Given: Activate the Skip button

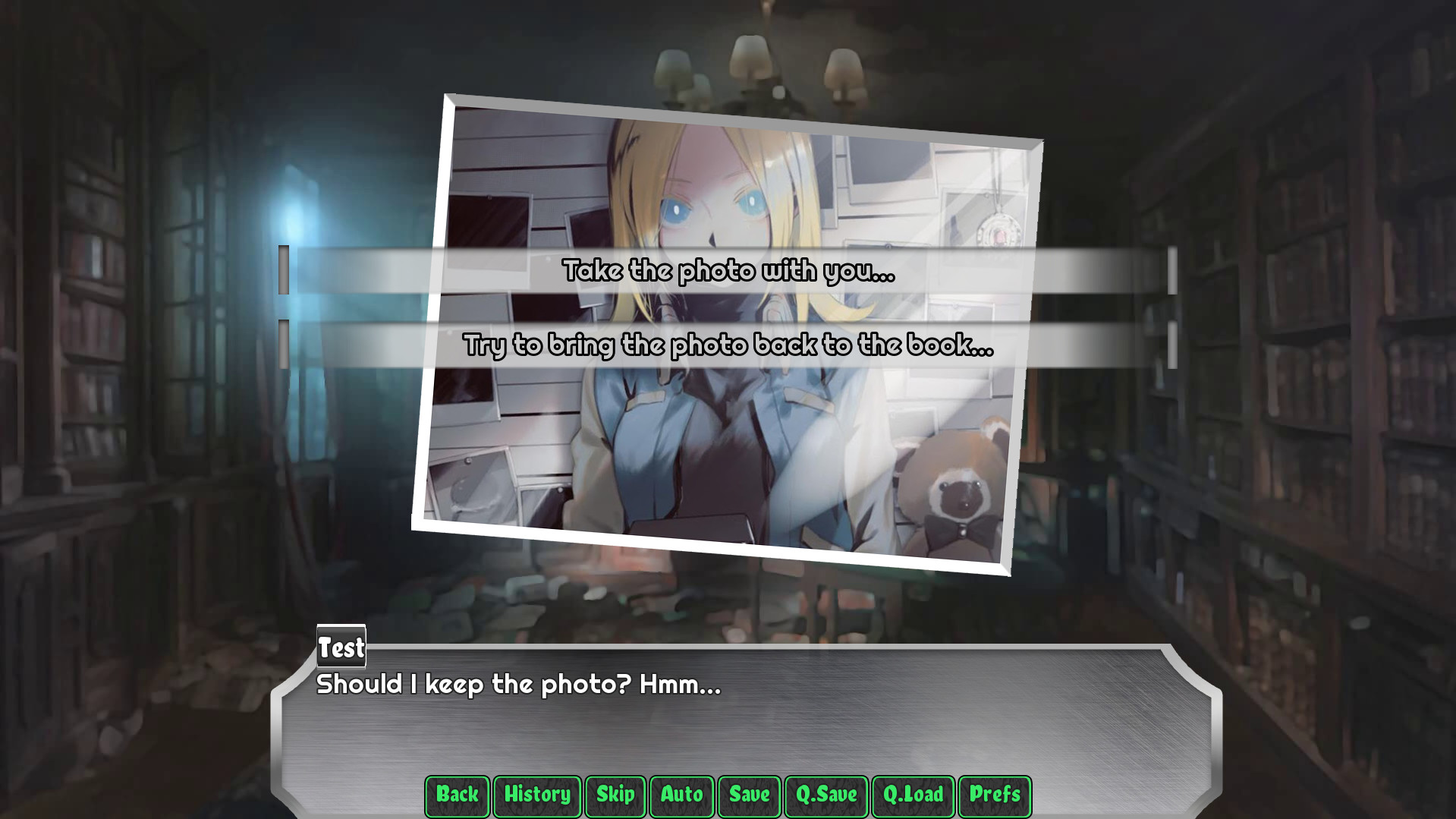Looking at the screenshot, I should point(615,795).
